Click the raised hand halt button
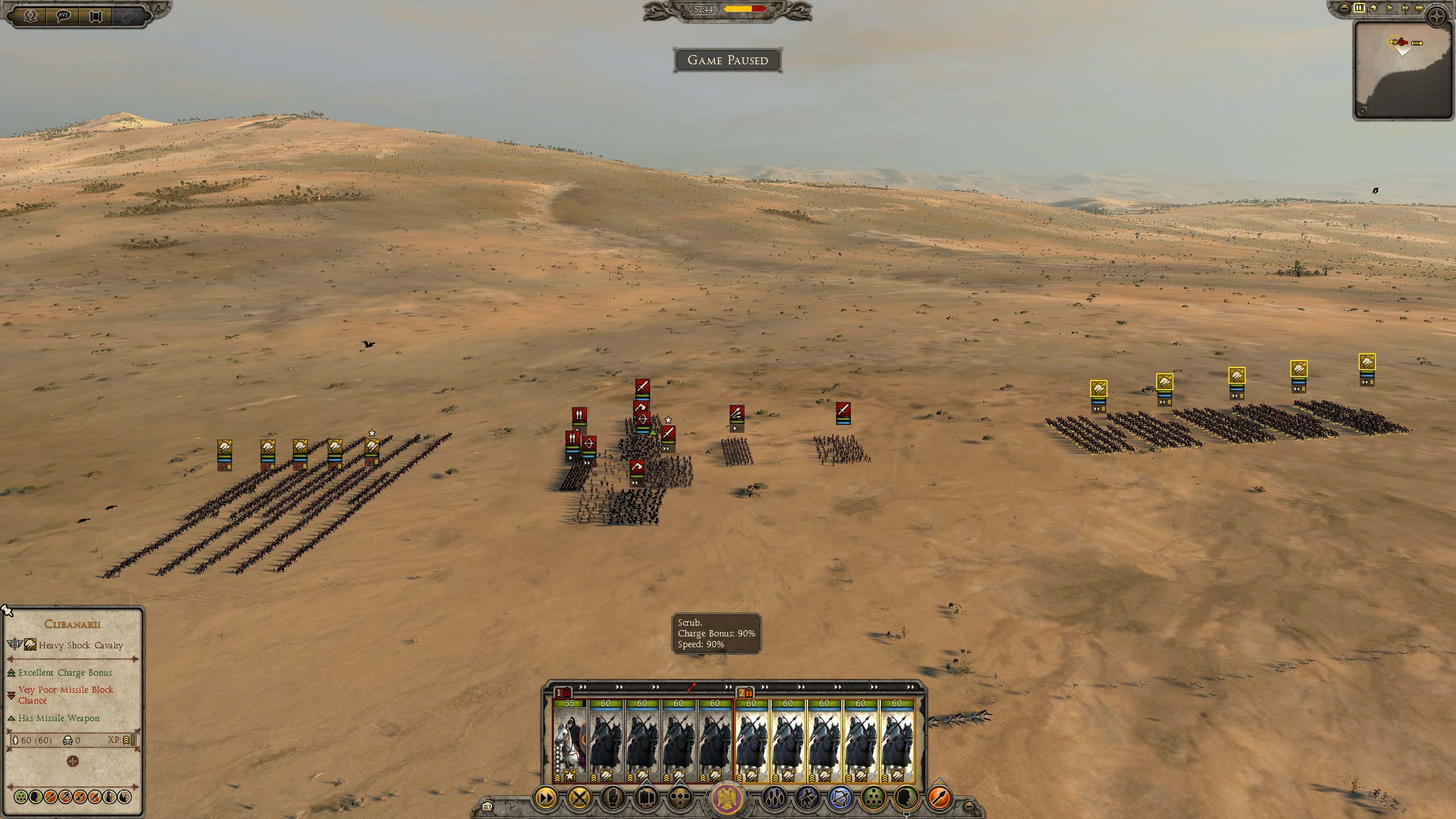Viewport: 1456px width, 819px height. [x=612, y=798]
